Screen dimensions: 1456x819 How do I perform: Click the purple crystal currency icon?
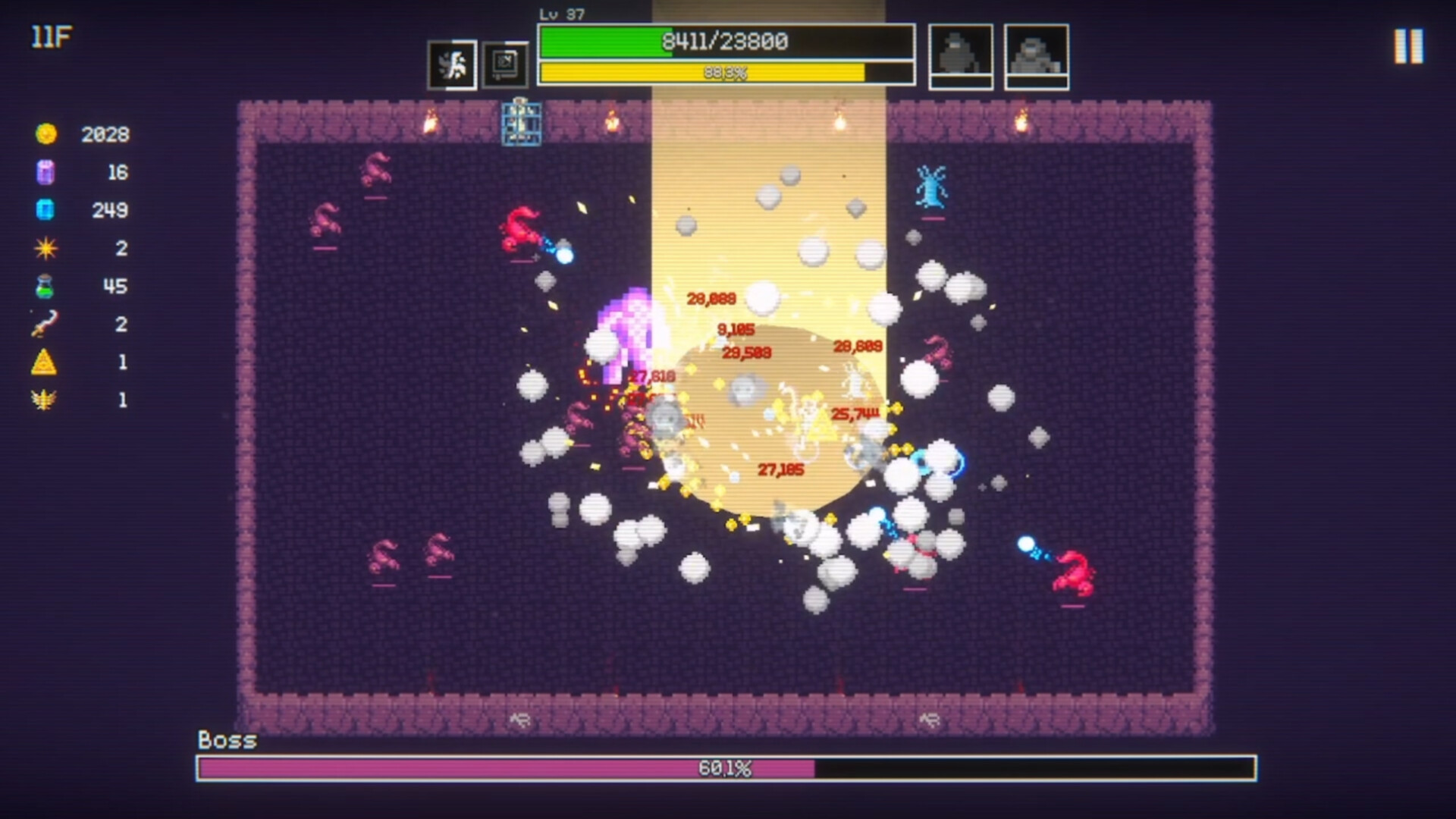pyautogui.click(x=45, y=172)
